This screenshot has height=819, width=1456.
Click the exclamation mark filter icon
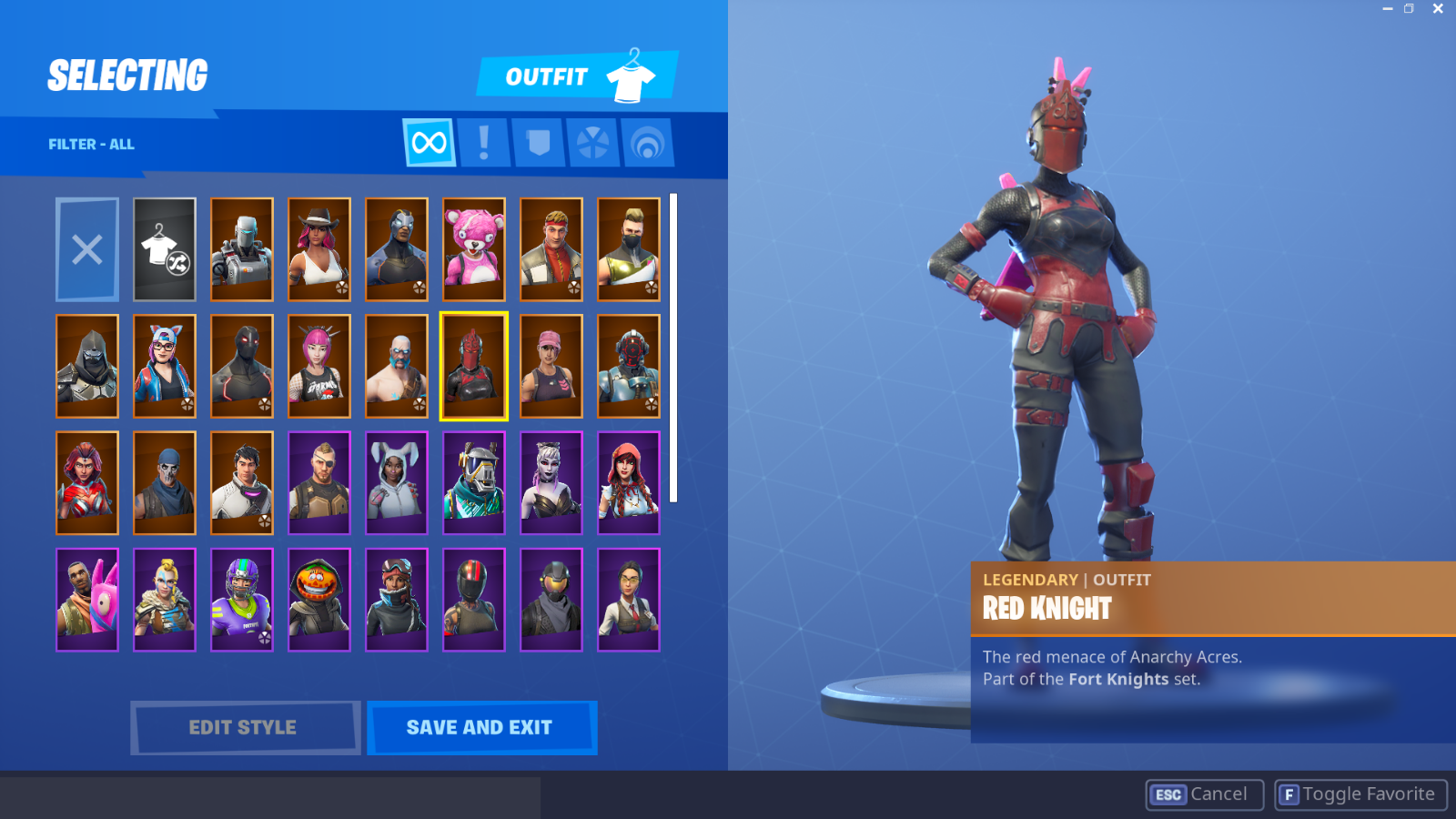click(483, 142)
